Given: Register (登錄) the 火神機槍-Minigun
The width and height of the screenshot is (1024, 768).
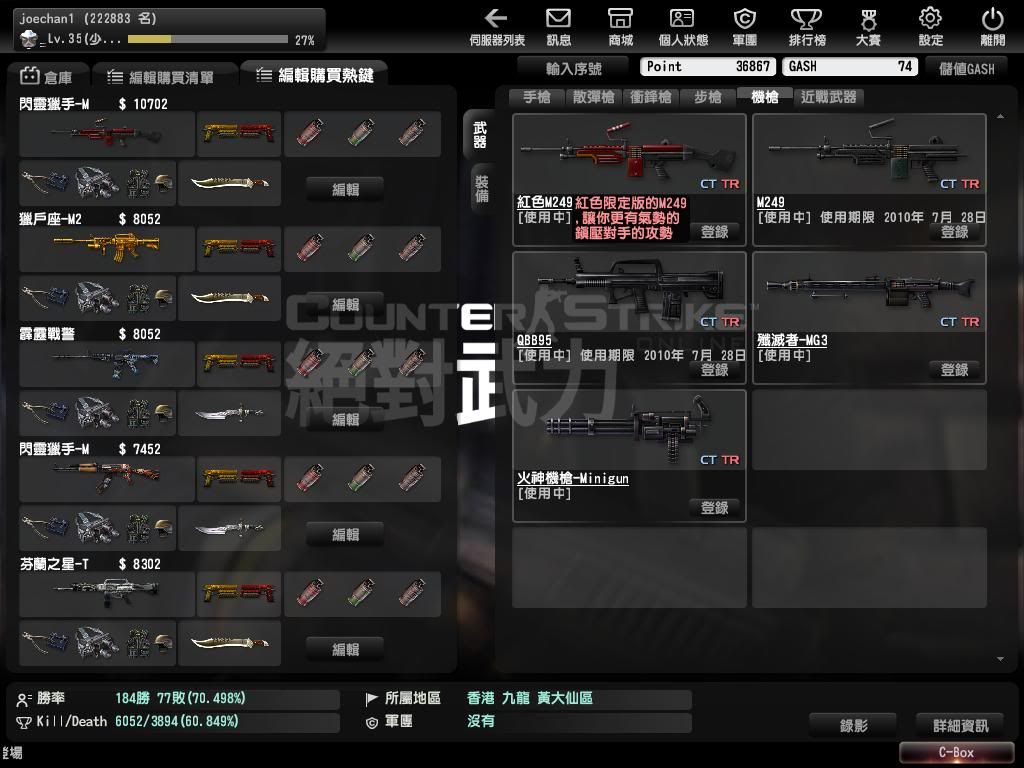Looking at the screenshot, I should [x=714, y=507].
